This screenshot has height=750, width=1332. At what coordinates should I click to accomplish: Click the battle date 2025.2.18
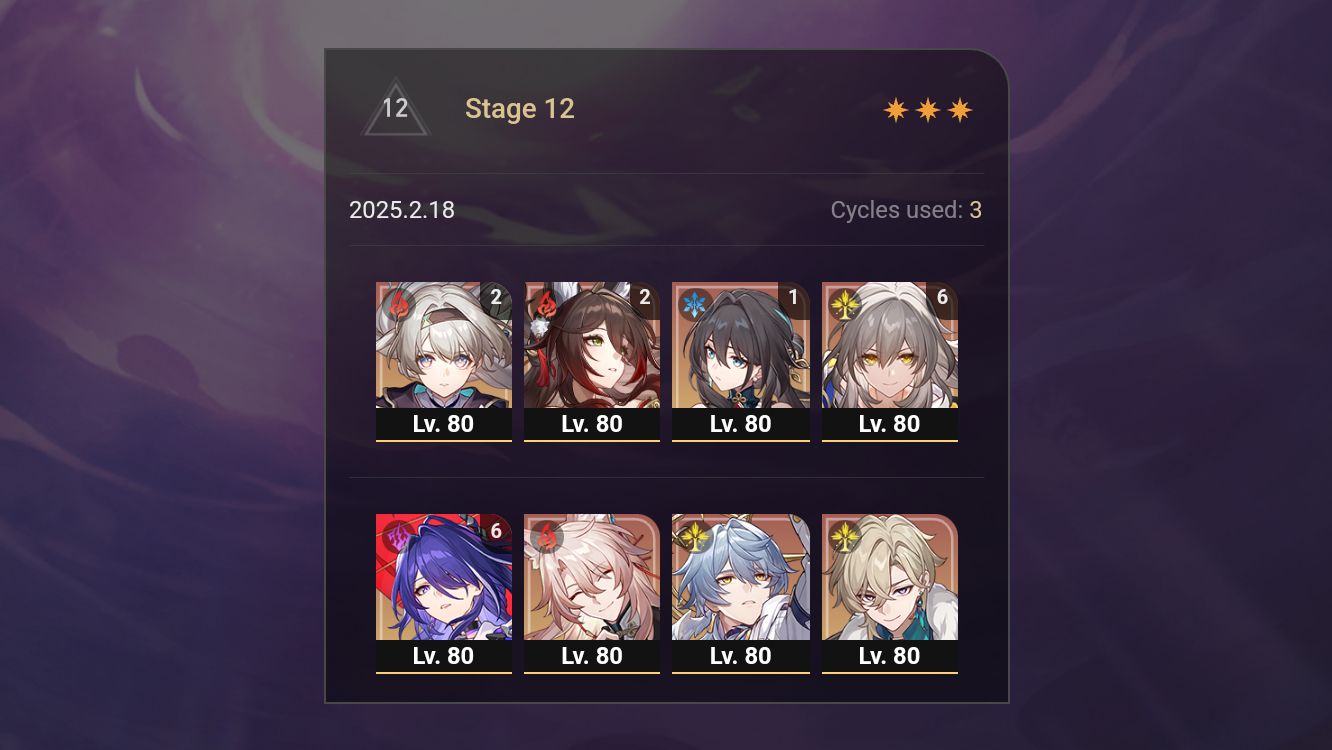401,210
